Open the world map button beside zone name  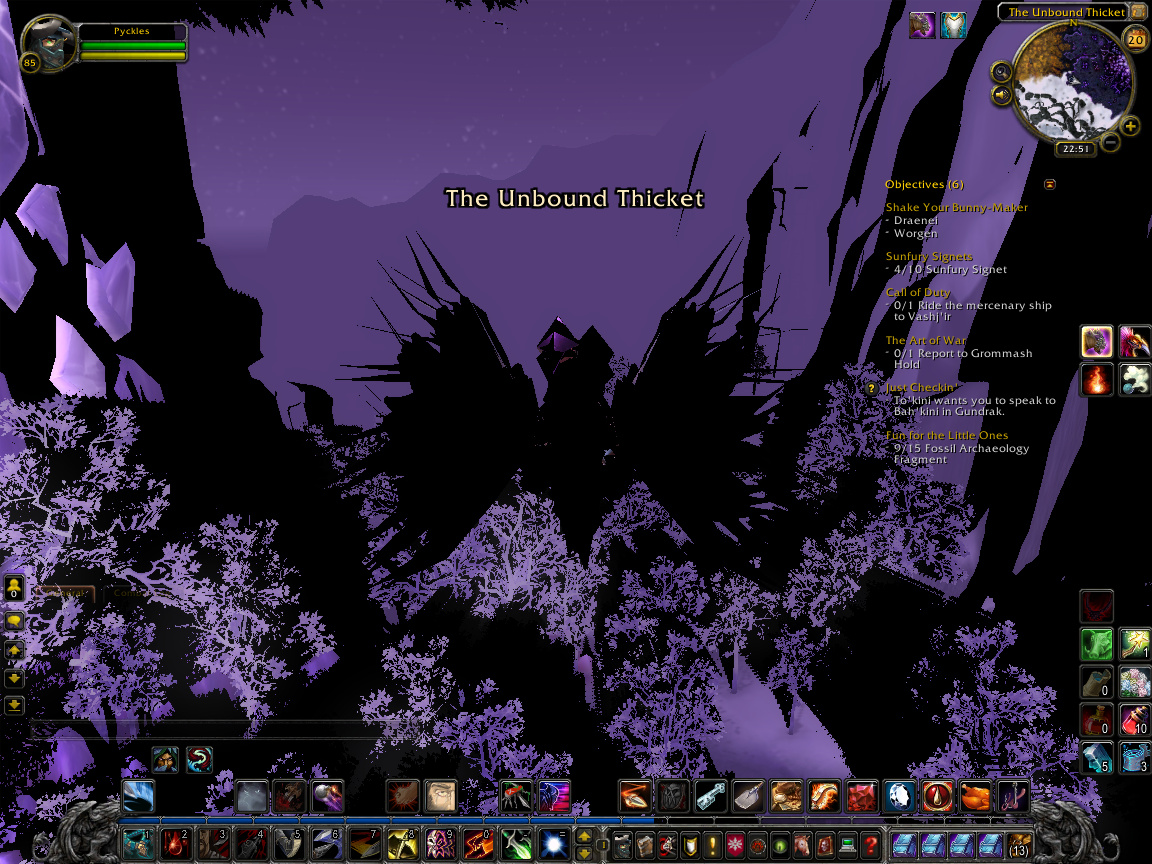pyautogui.click(x=1138, y=12)
